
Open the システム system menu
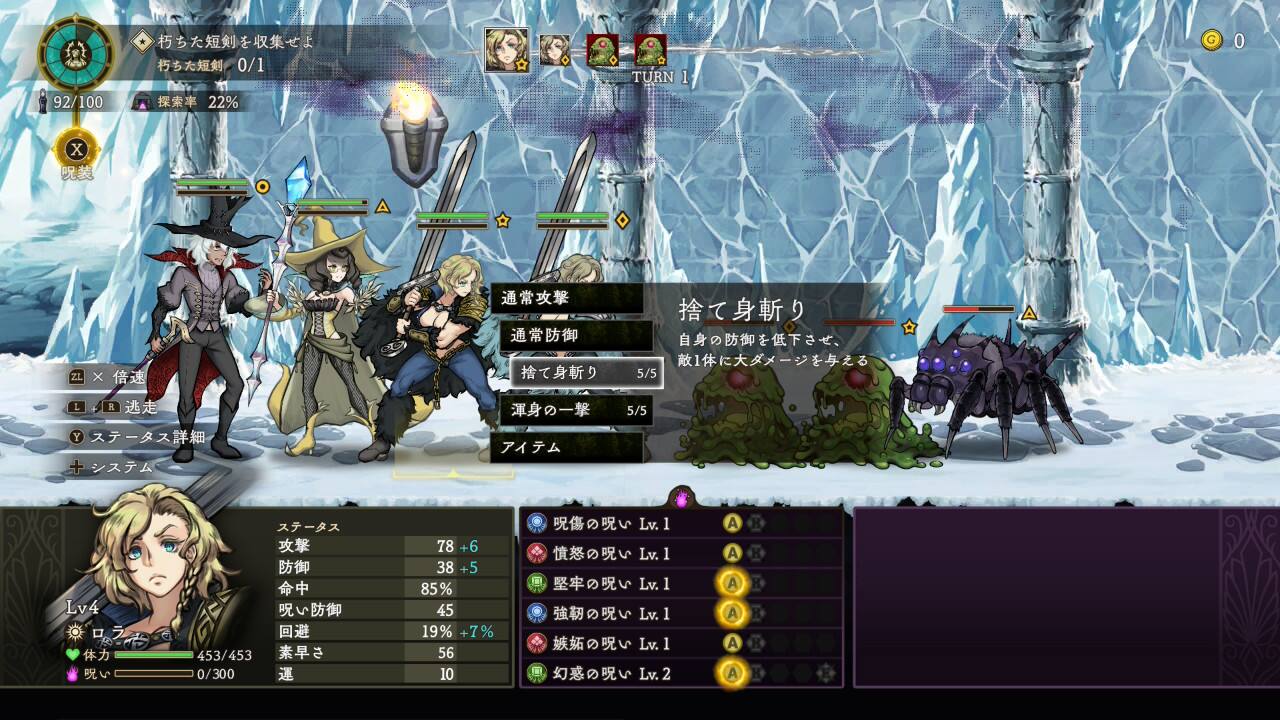click(x=110, y=467)
